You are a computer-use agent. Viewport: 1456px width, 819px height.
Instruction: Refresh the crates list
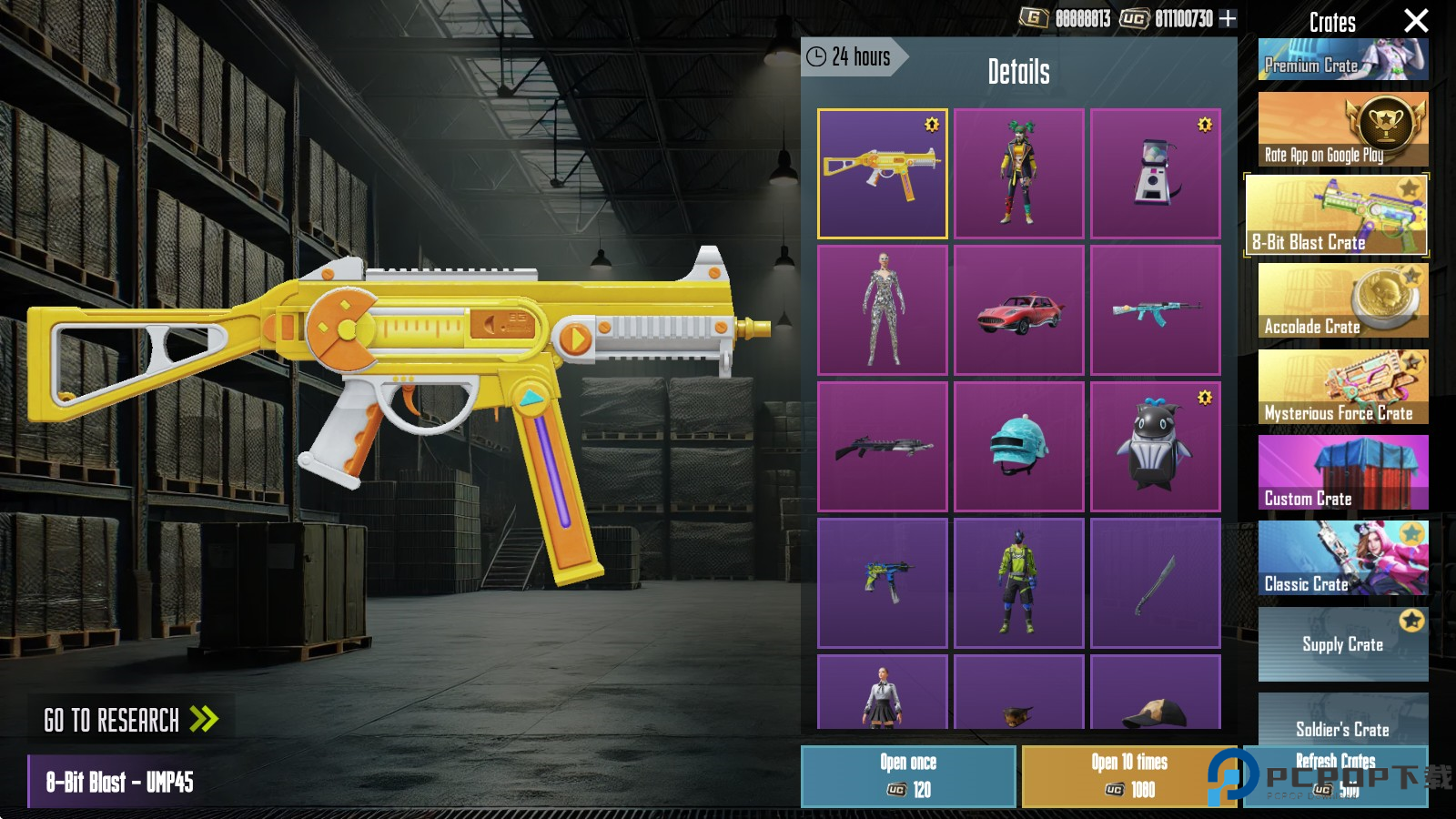[1335, 774]
